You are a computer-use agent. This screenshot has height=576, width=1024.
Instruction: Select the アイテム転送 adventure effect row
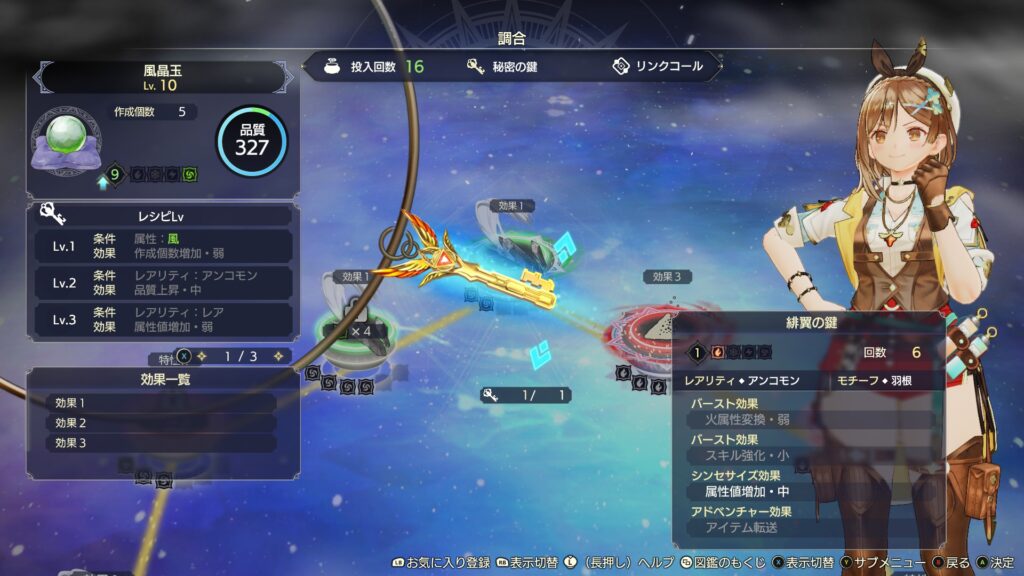coord(810,527)
